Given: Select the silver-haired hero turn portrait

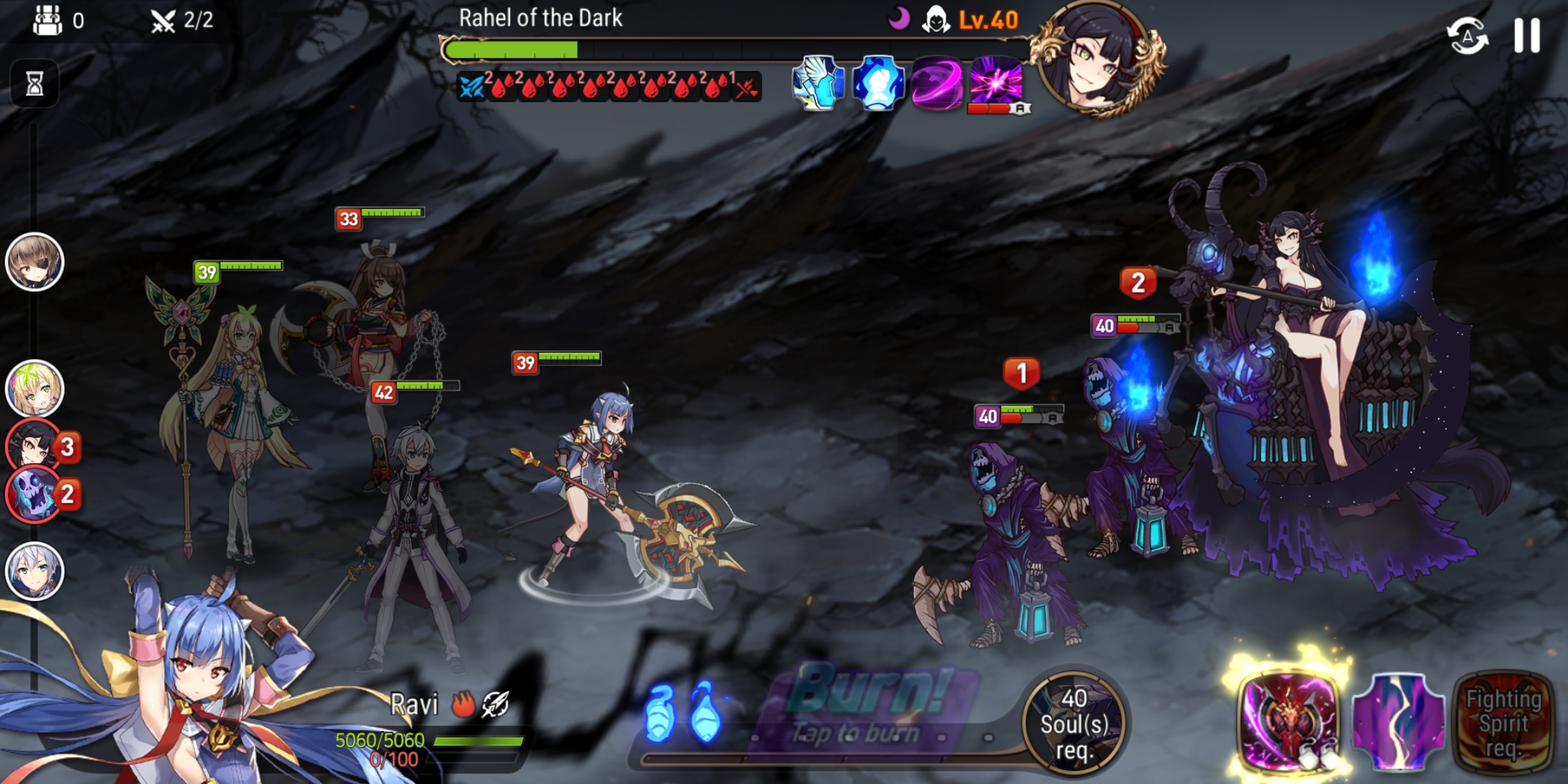Looking at the screenshot, I should click(34, 571).
